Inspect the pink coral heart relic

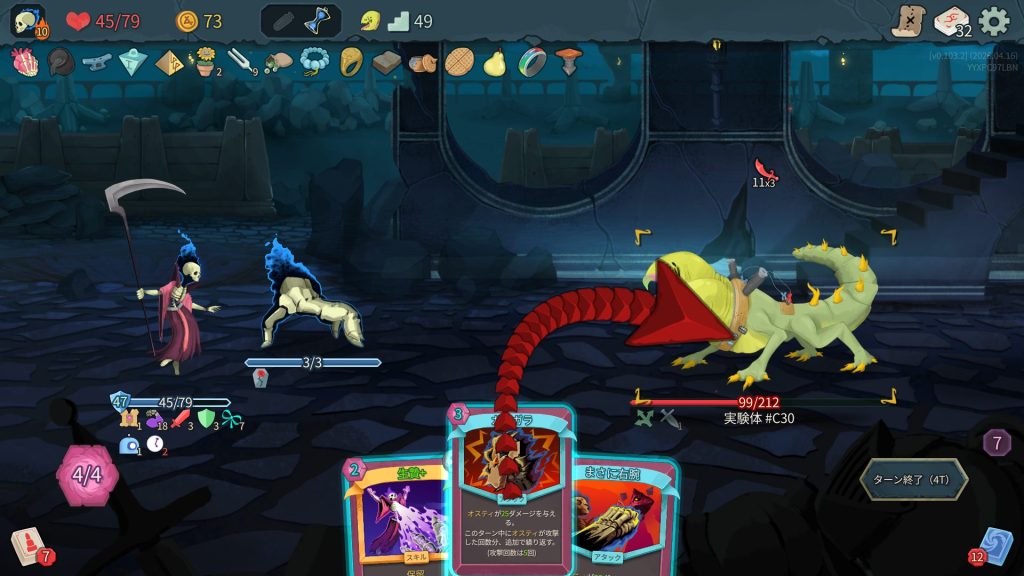coord(23,62)
